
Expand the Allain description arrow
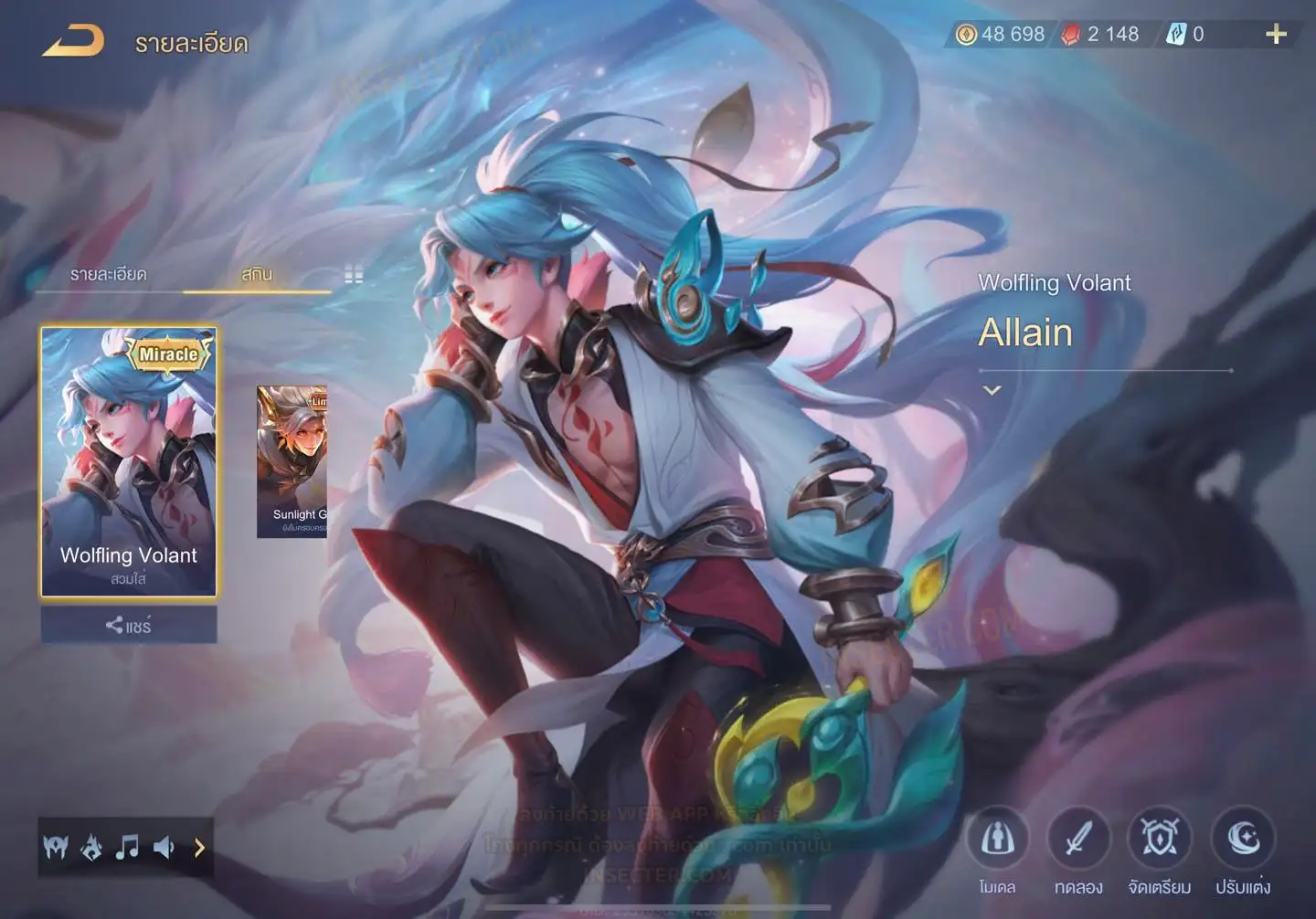click(992, 390)
